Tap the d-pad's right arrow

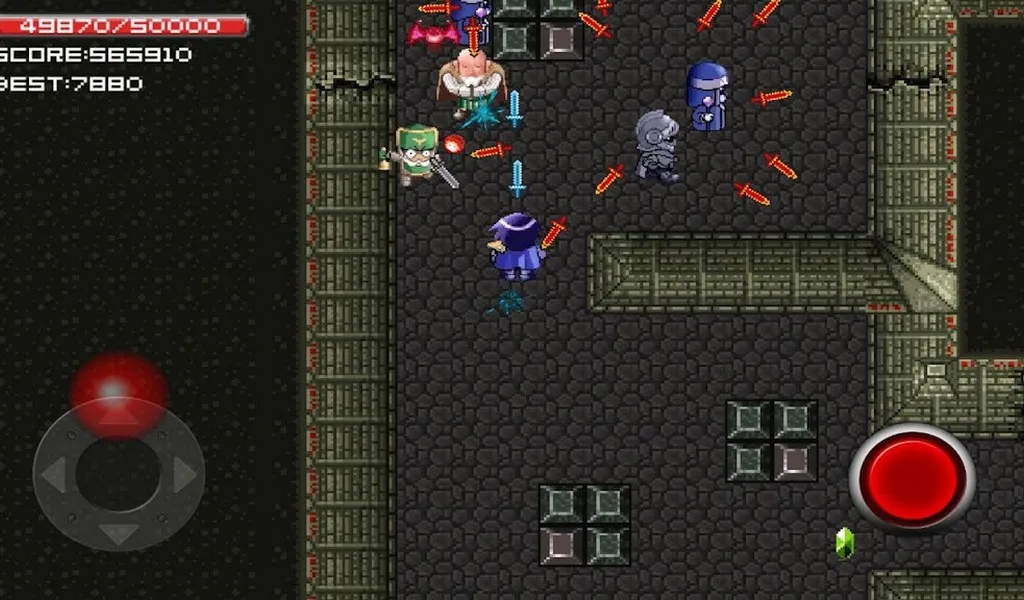(183, 474)
